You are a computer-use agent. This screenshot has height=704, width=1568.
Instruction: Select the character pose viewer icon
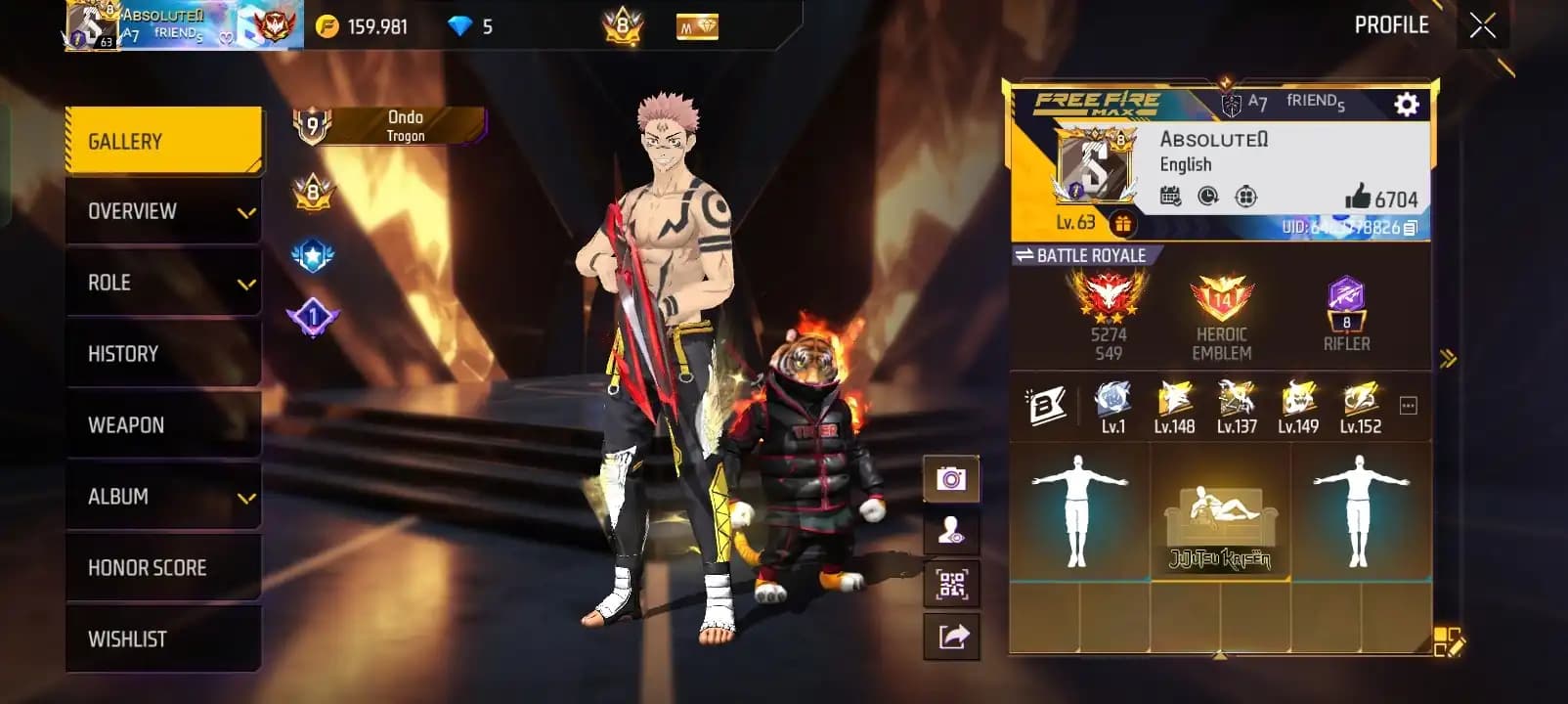pos(949,530)
